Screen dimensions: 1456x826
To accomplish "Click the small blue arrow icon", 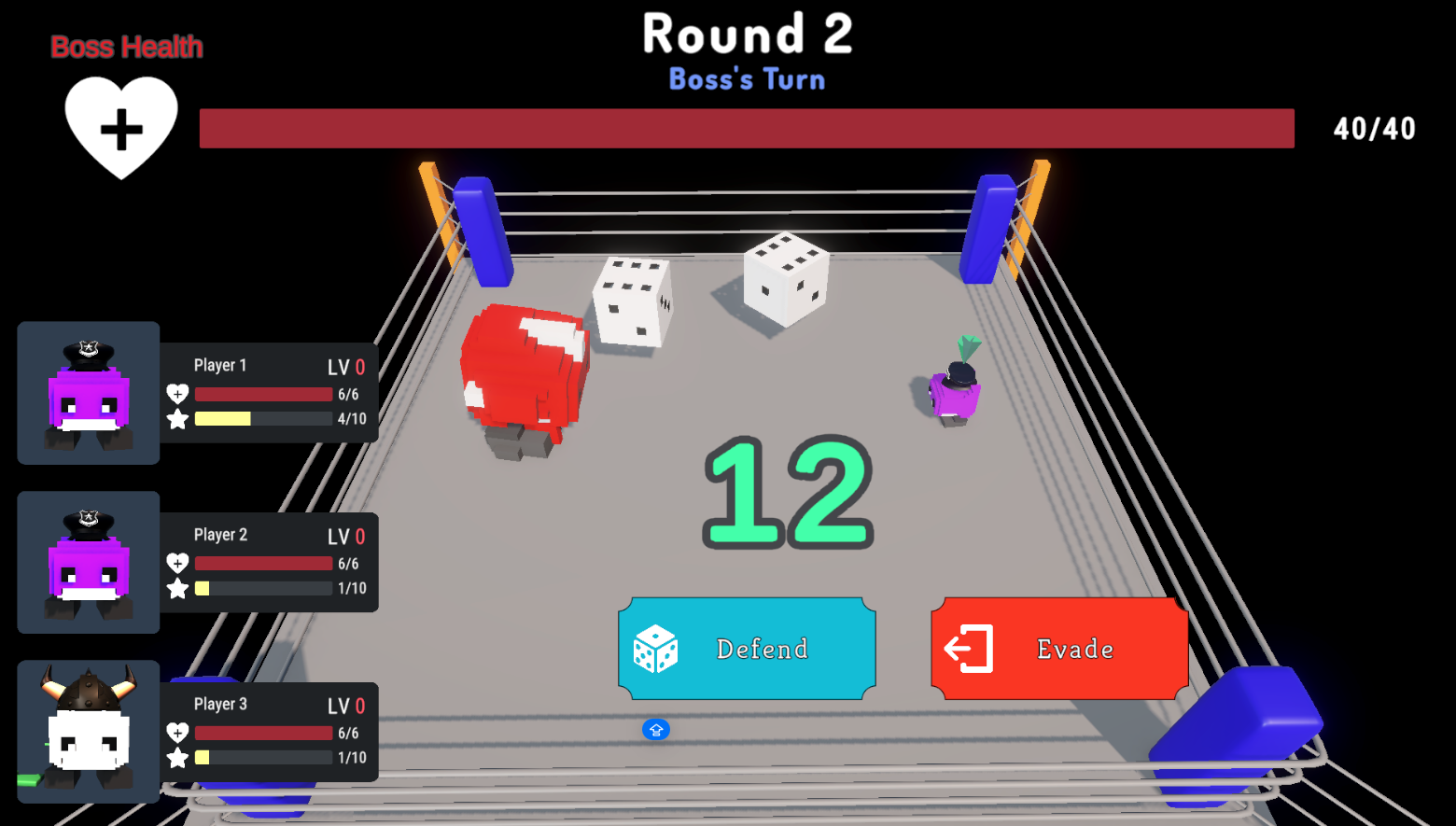I will [x=656, y=730].
